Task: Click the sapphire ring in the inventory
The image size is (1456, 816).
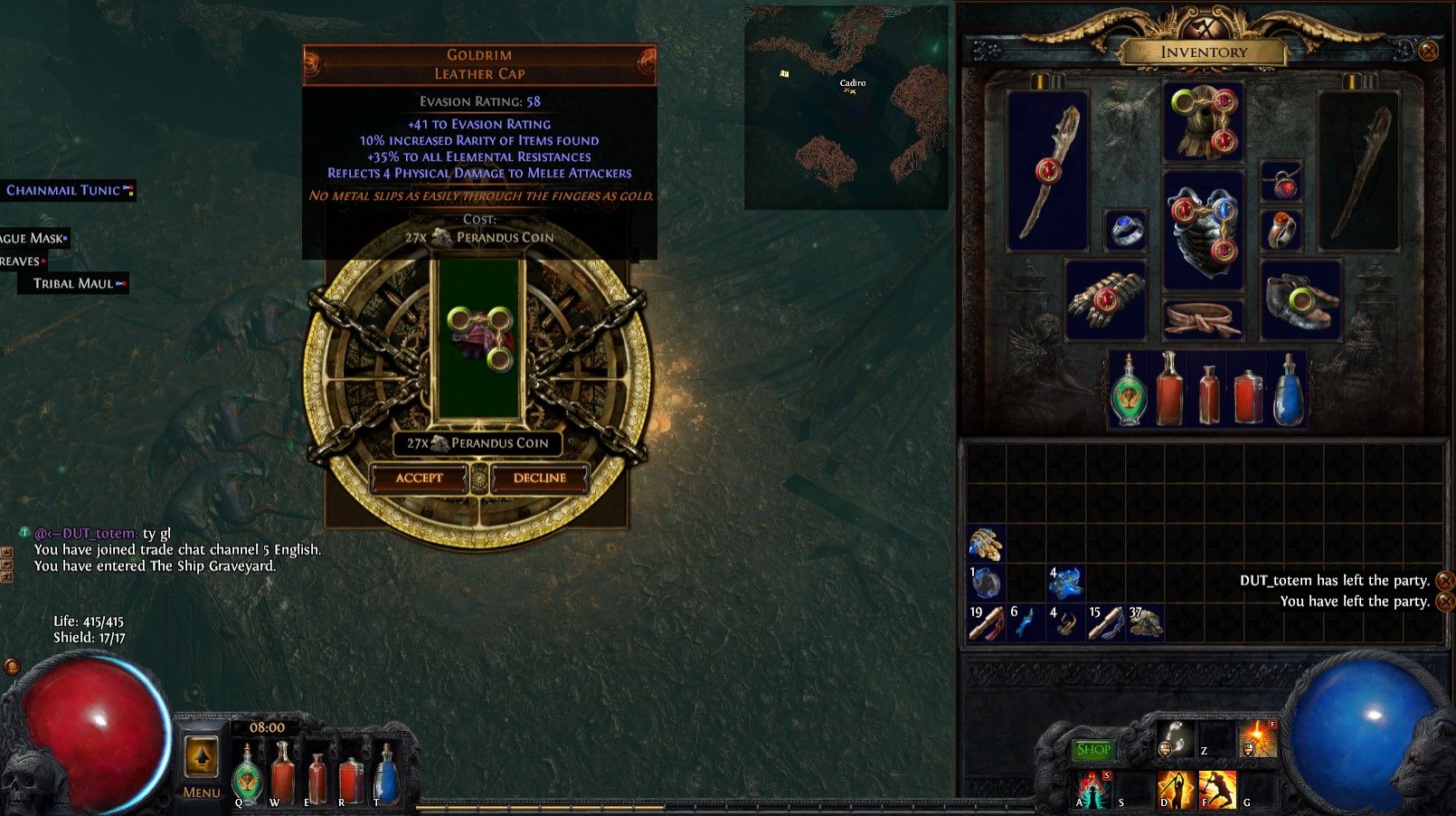Action: (1124, 231)
